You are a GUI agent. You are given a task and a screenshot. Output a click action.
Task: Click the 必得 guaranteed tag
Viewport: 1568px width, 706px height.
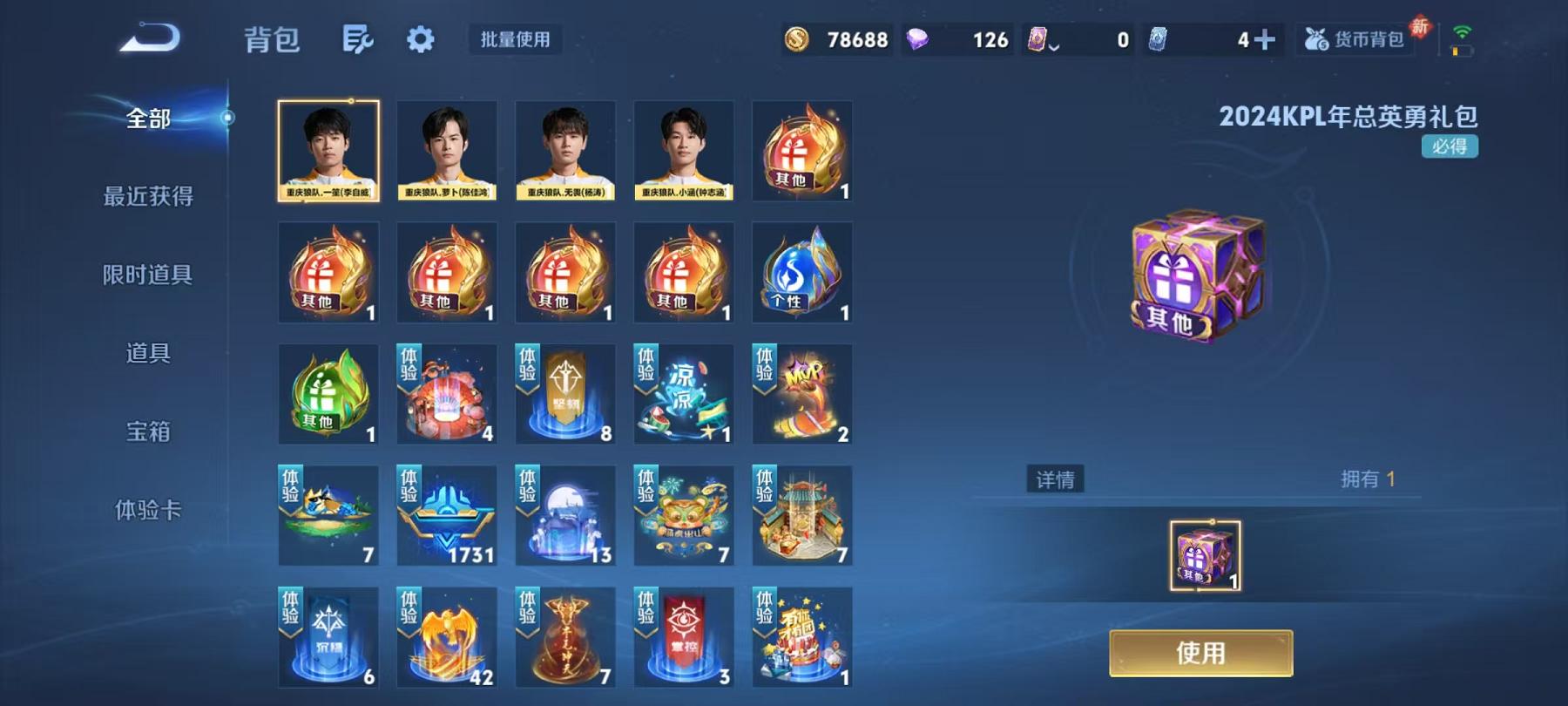pos(1450,148)
